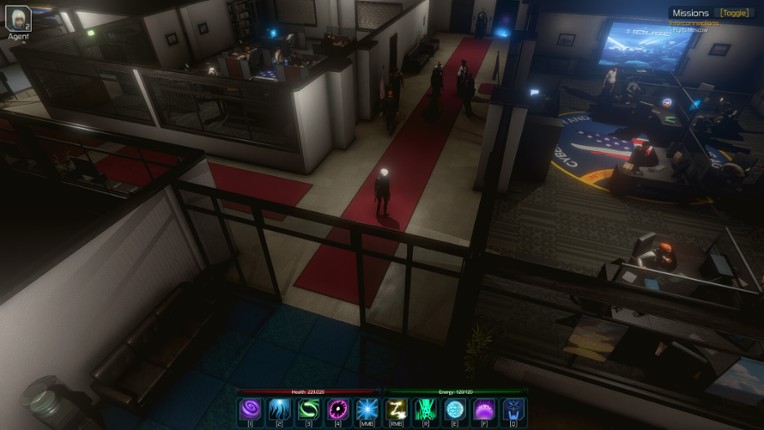Cast the magenta dark orb ability

[338, 410]
